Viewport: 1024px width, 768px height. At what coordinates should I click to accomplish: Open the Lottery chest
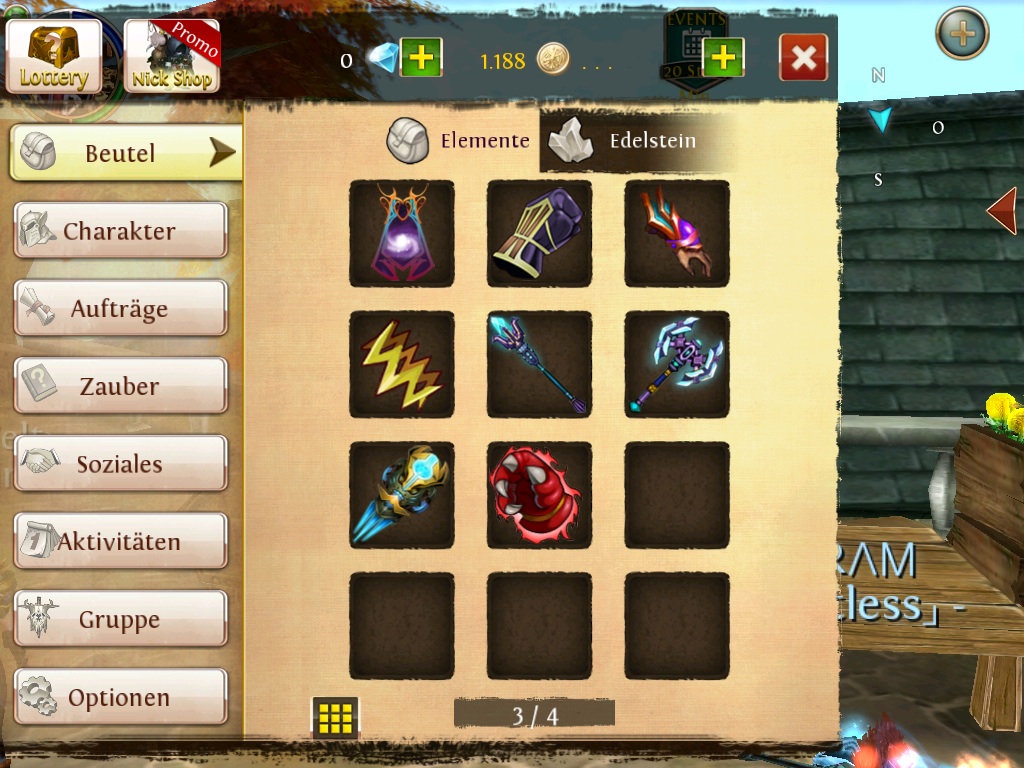click(x=54, y=56)
